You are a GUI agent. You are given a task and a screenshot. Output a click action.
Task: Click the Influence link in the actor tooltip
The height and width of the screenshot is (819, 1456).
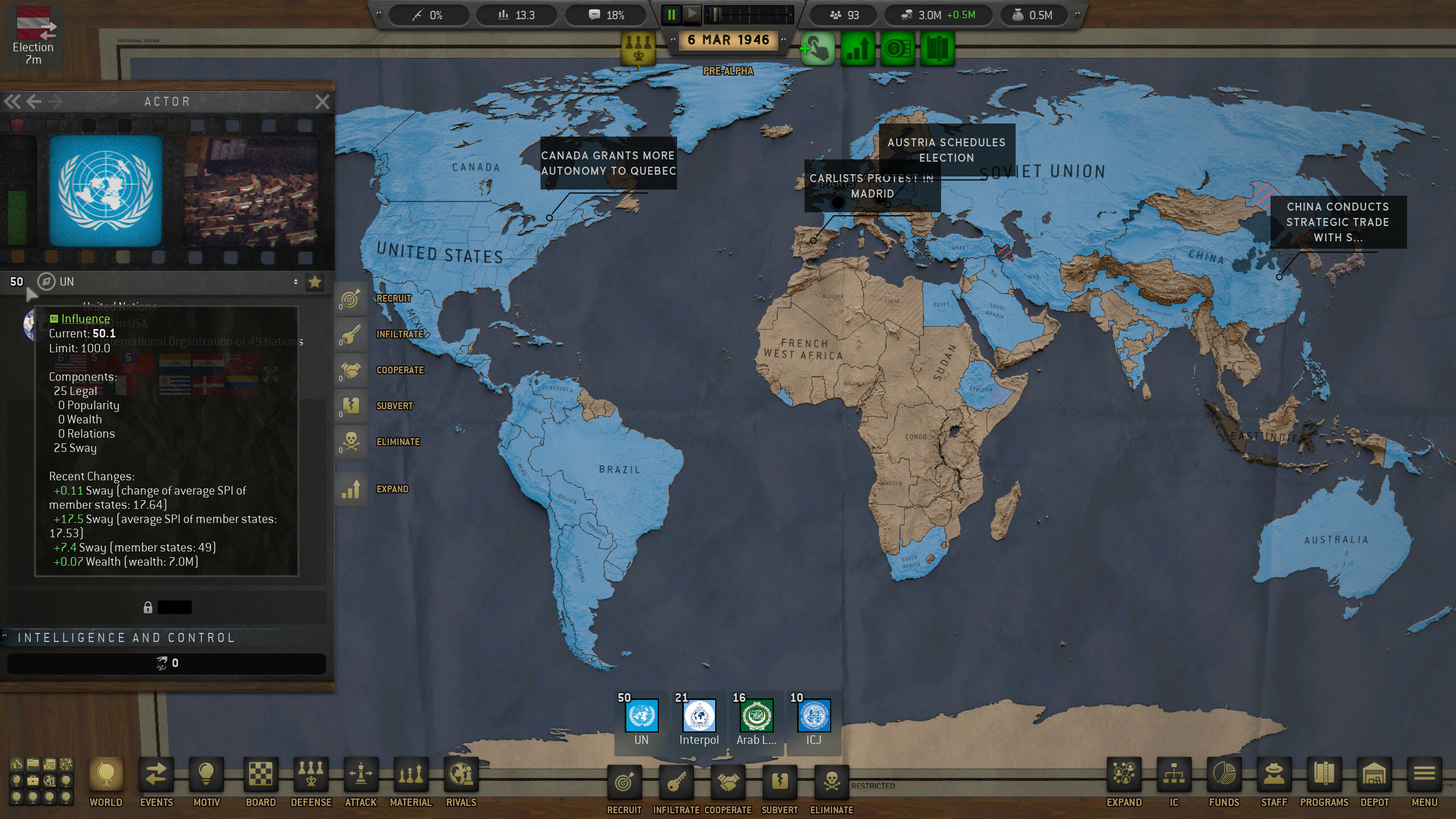[x=85, y=319]
